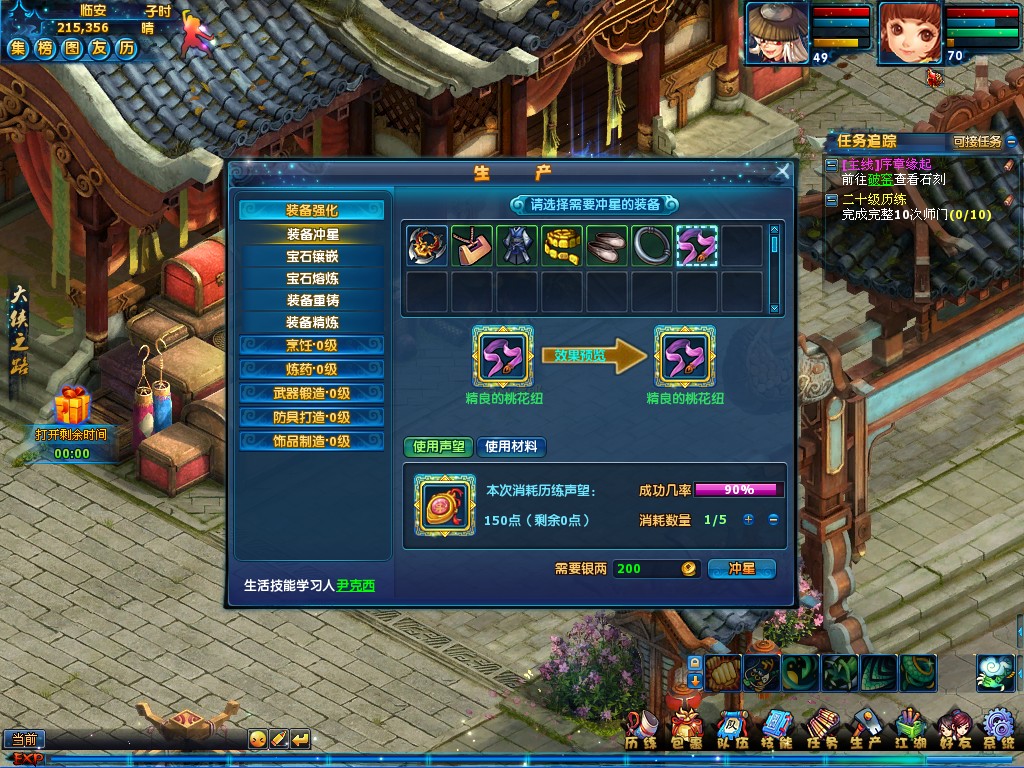Choose 装备重铸 from the list

click(x=312, y=301)
